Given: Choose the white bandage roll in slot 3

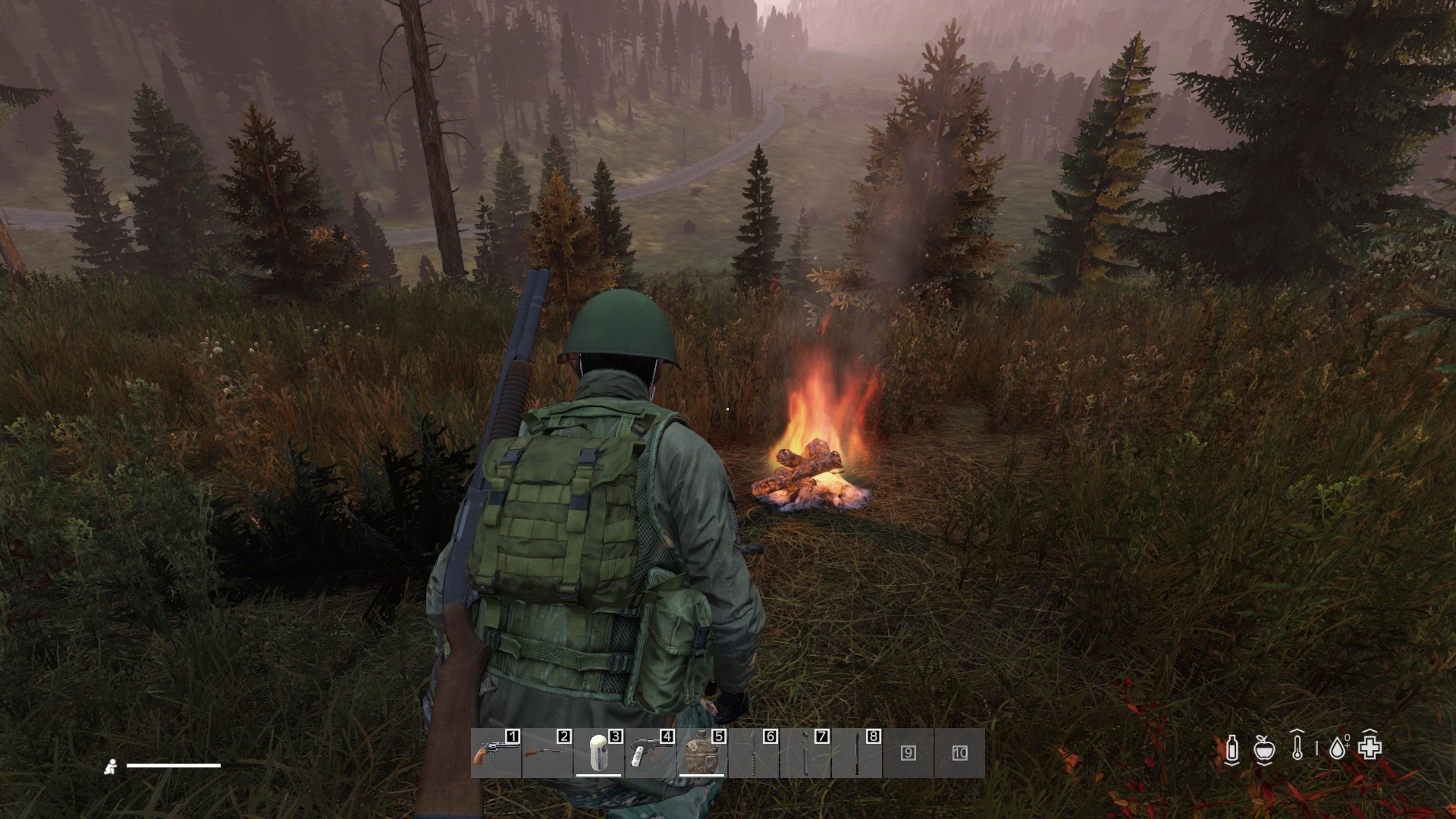Looking at the screenshot, I should coord(598,753).
